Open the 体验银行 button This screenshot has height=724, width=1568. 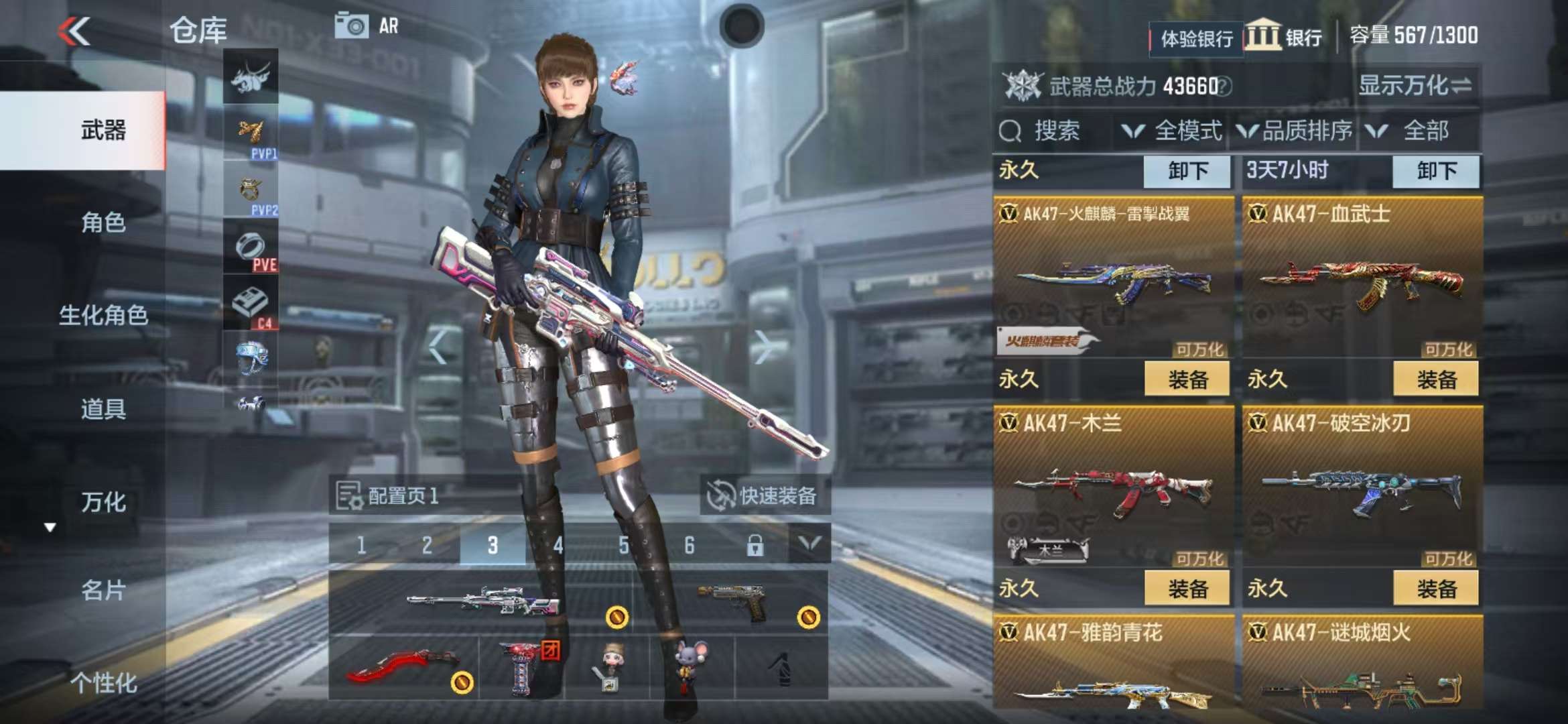tap(1196, 39)
